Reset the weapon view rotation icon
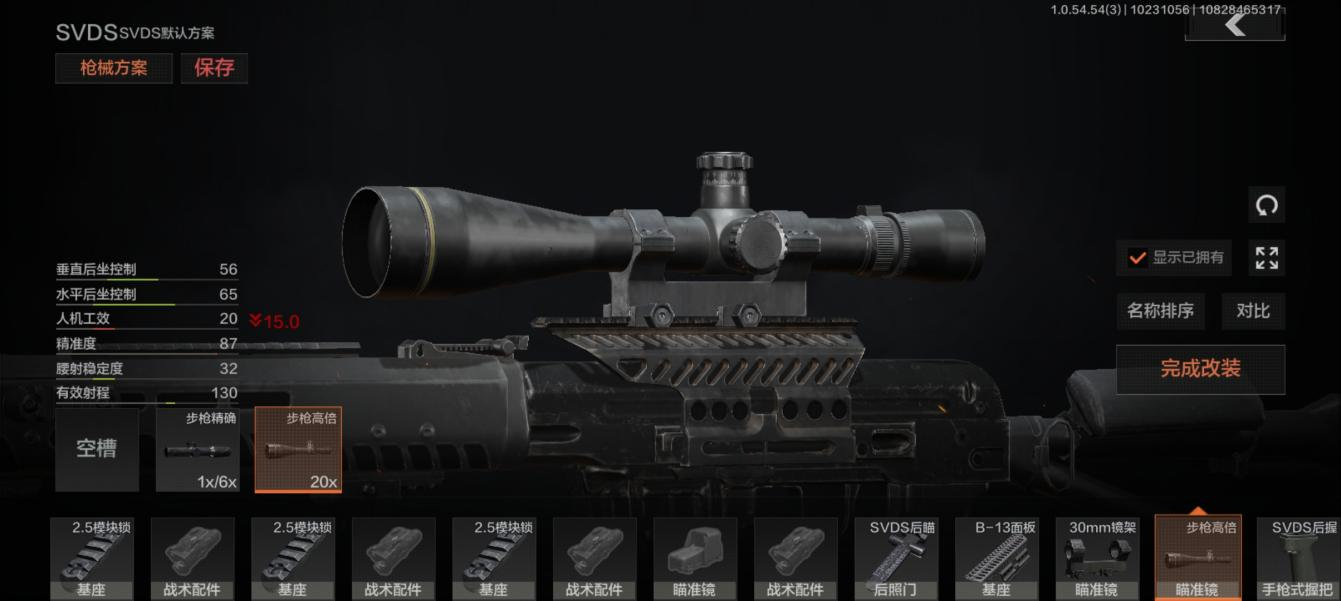This screenshot has width=1341, height=601. pos(1267,206)
